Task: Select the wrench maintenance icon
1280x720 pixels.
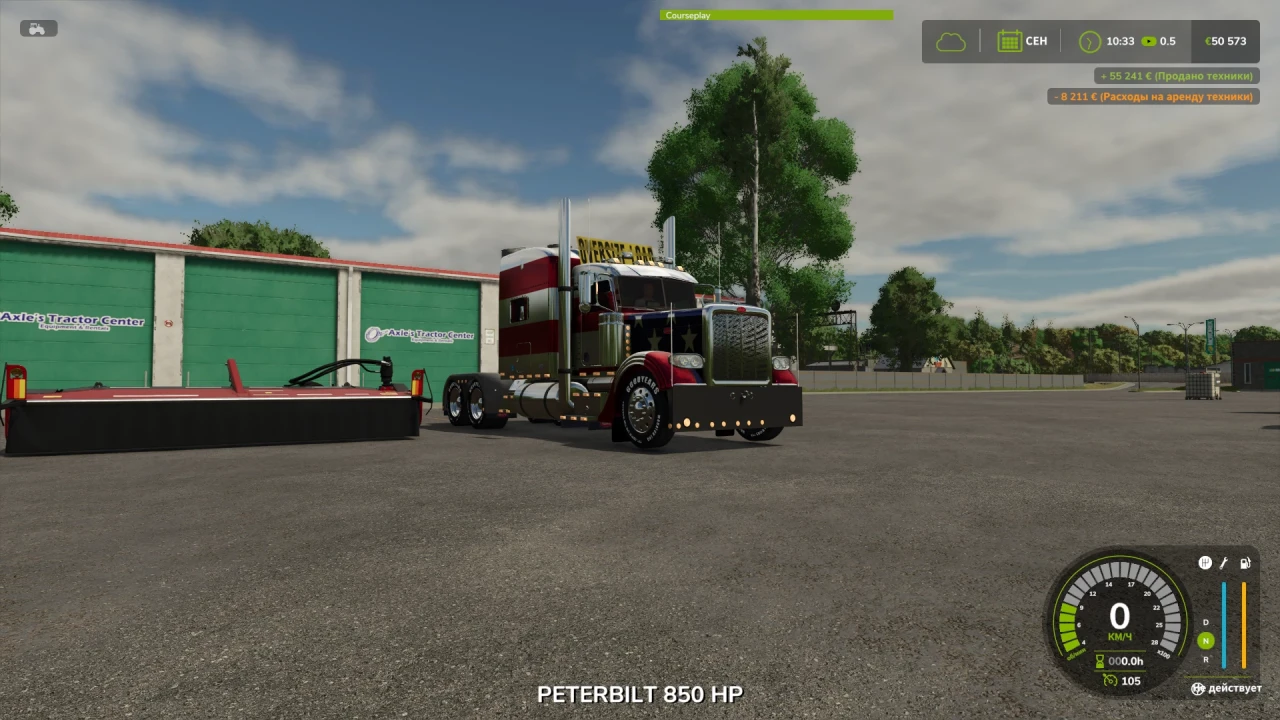Action: (x=1224, y=562)
